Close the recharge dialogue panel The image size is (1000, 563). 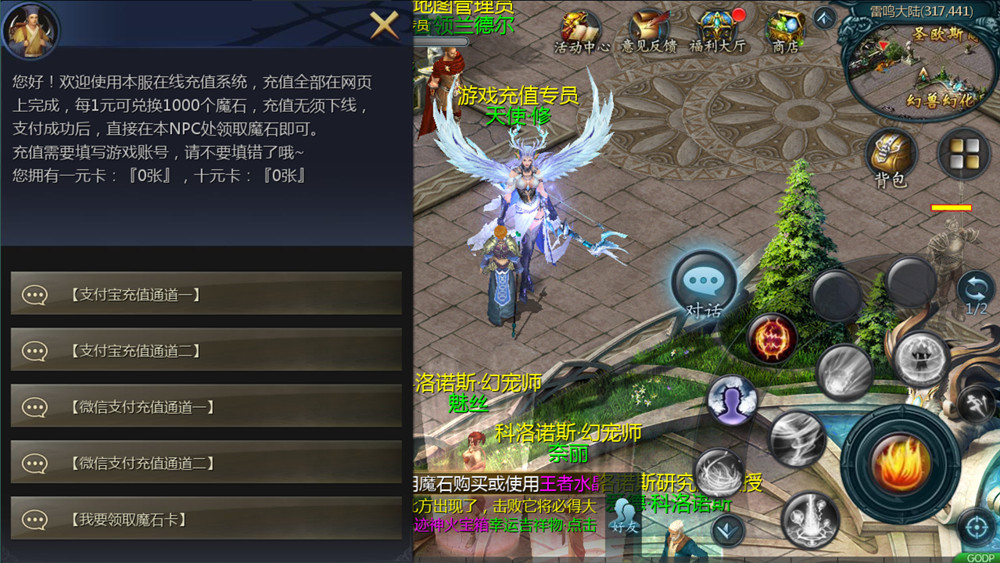(384, 24)
